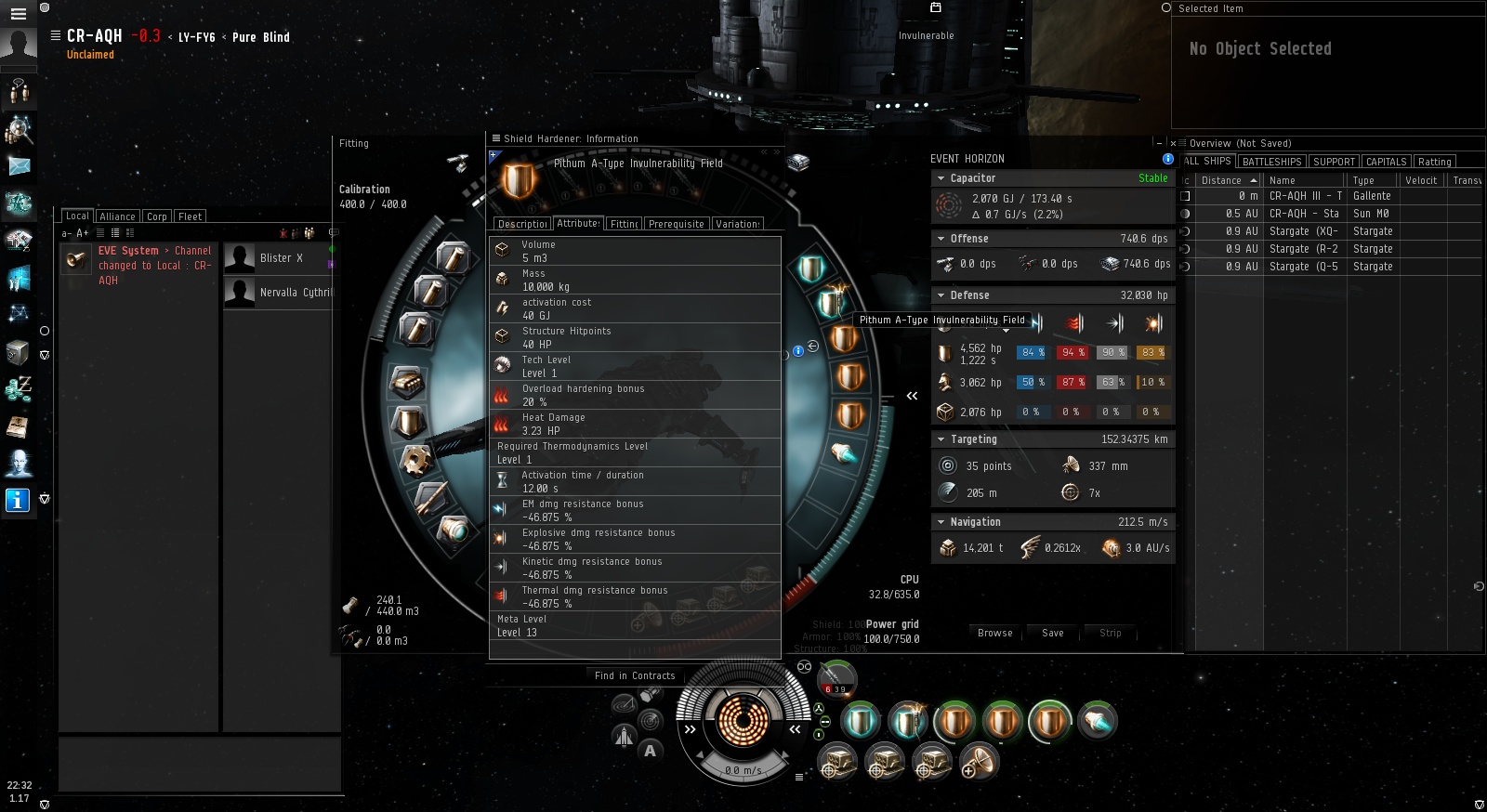
Task: Open the main hamburger menu
Action: click(18, 14)
